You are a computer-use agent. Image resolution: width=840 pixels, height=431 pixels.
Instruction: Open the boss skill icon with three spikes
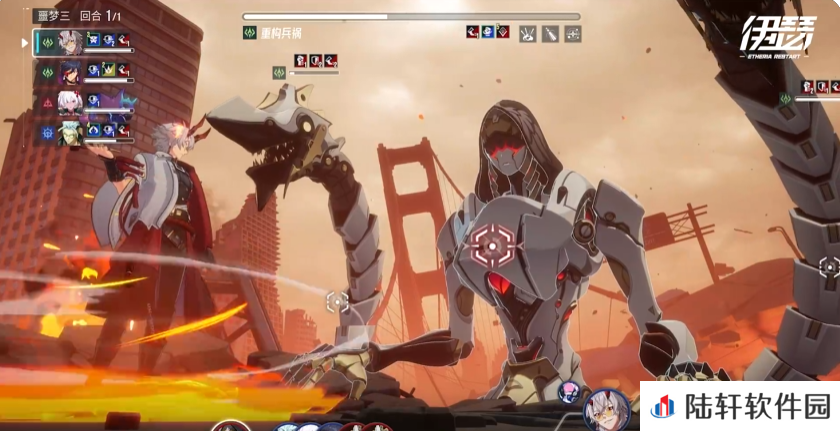click(x=527, y=33)
